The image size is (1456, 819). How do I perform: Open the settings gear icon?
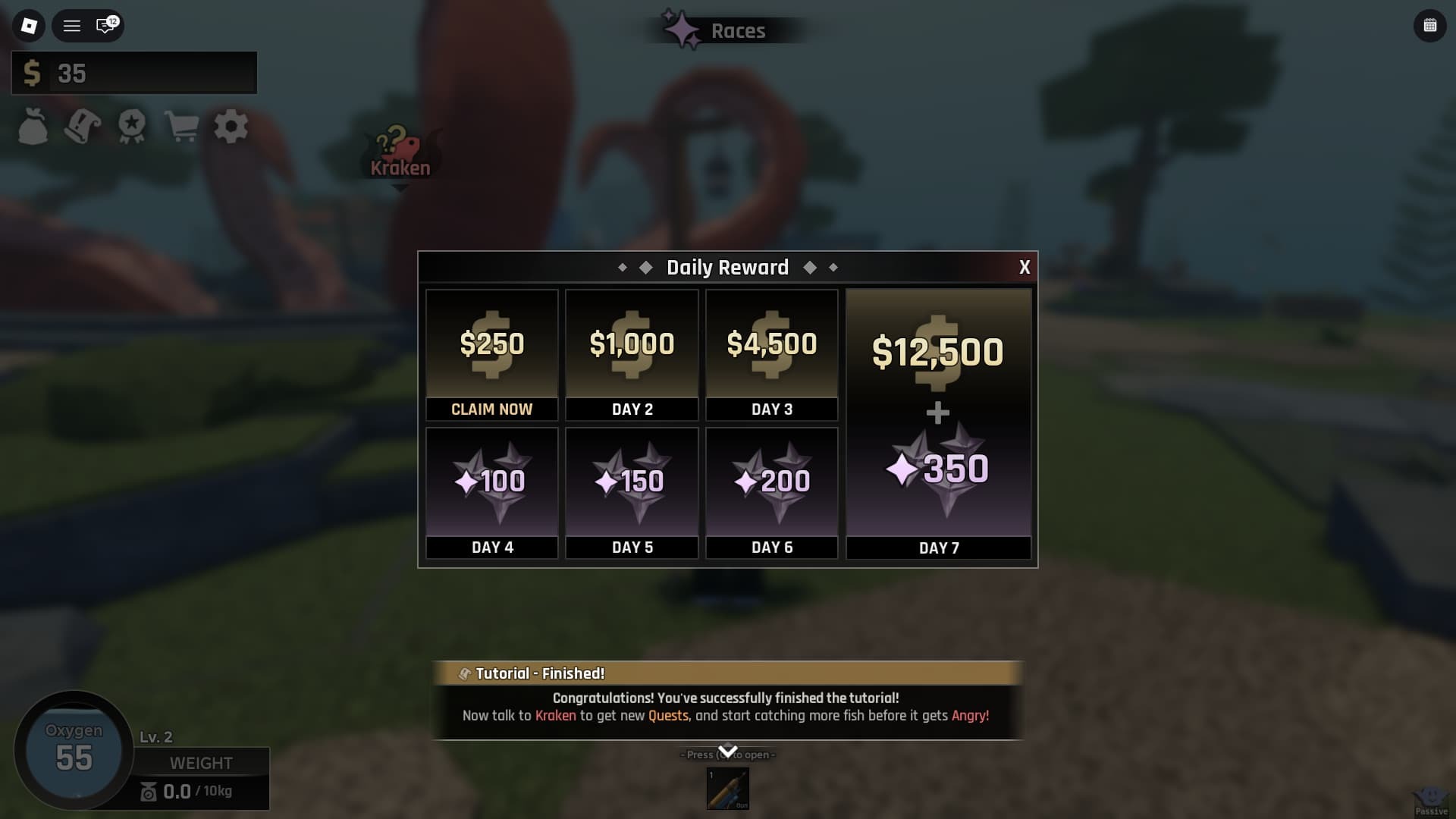point(231,127)
